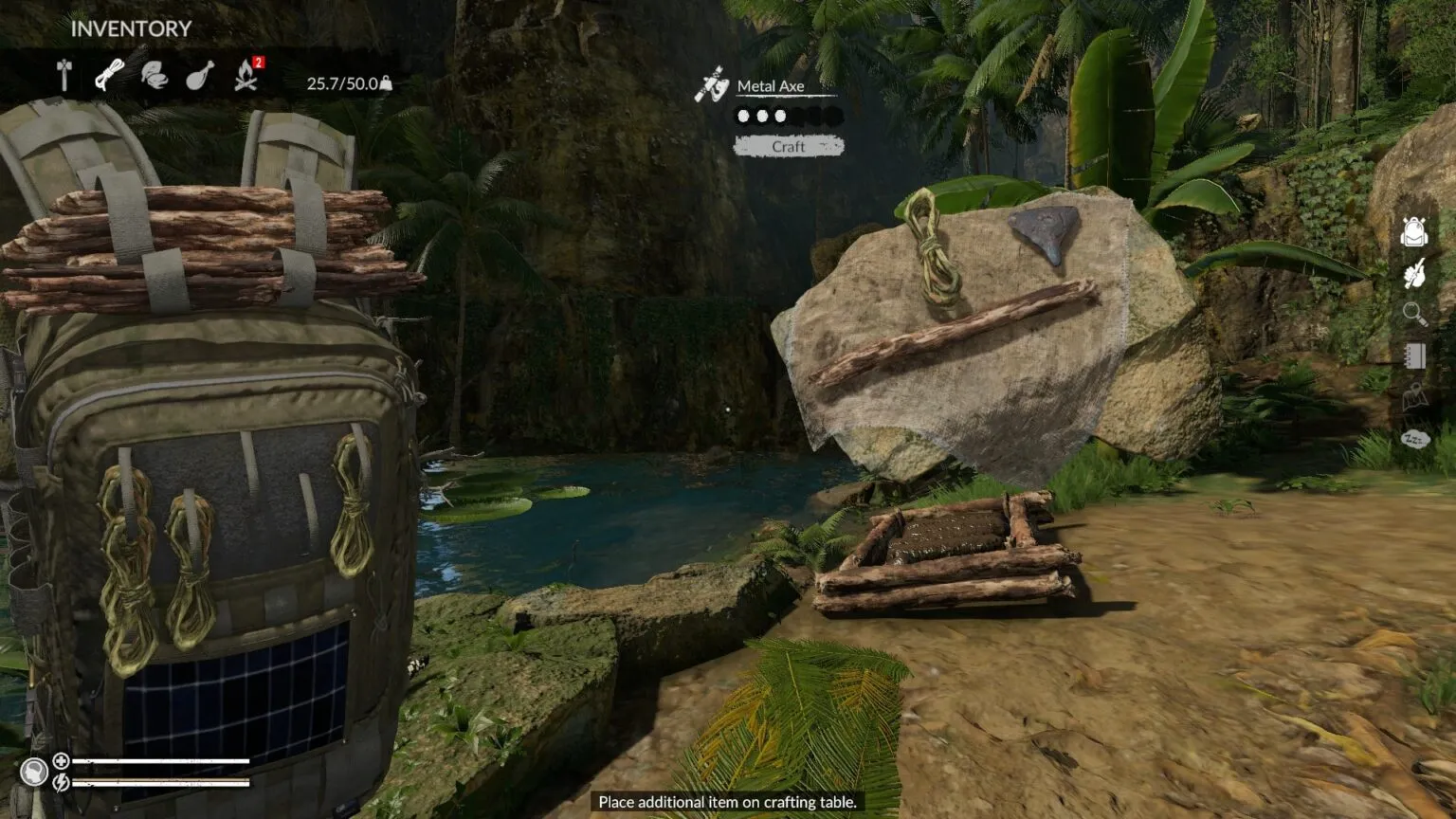
Task: Select the metal blade on crafting table
Action: click(1045, 232)
